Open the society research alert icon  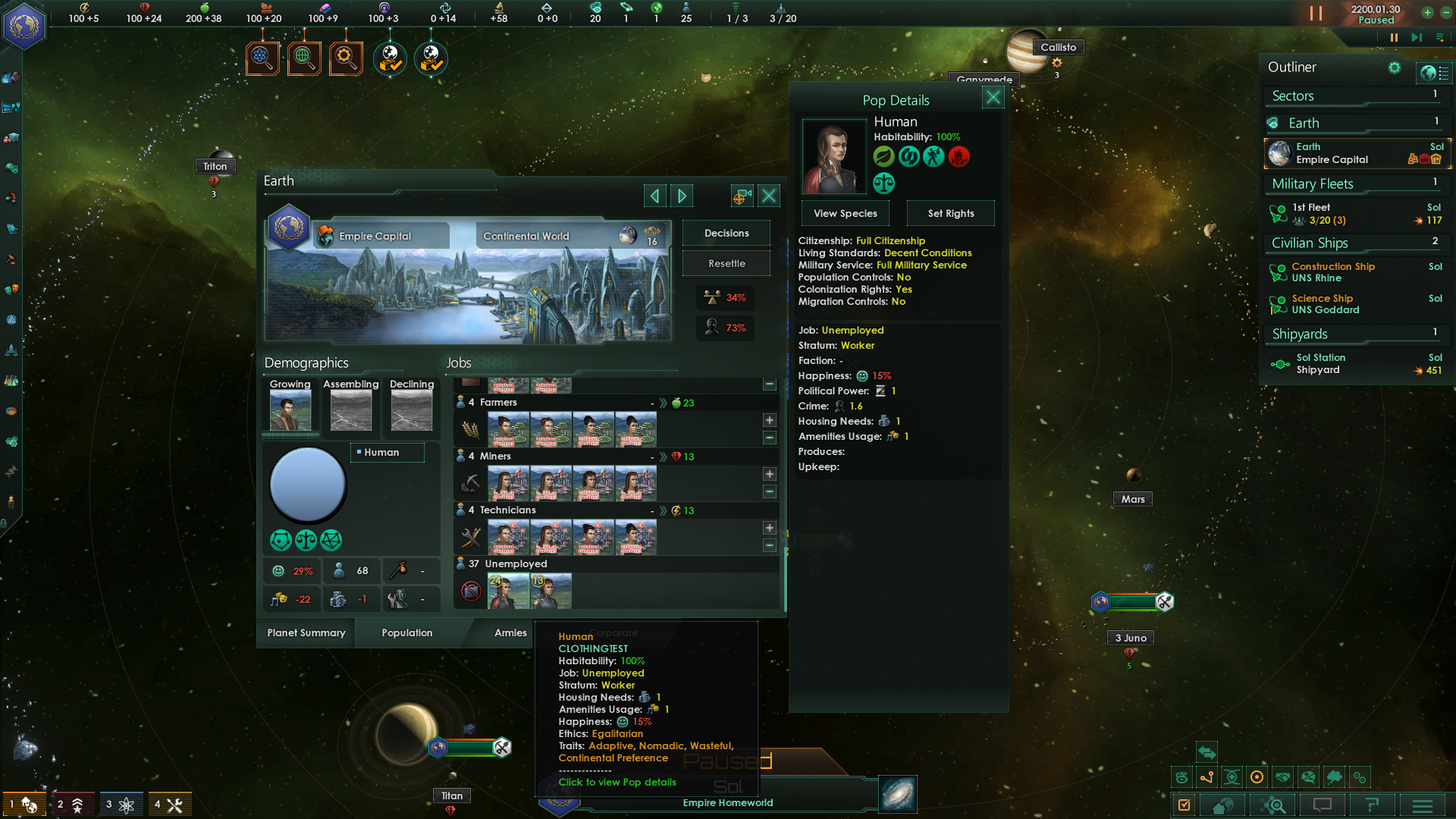click(304, 58)
